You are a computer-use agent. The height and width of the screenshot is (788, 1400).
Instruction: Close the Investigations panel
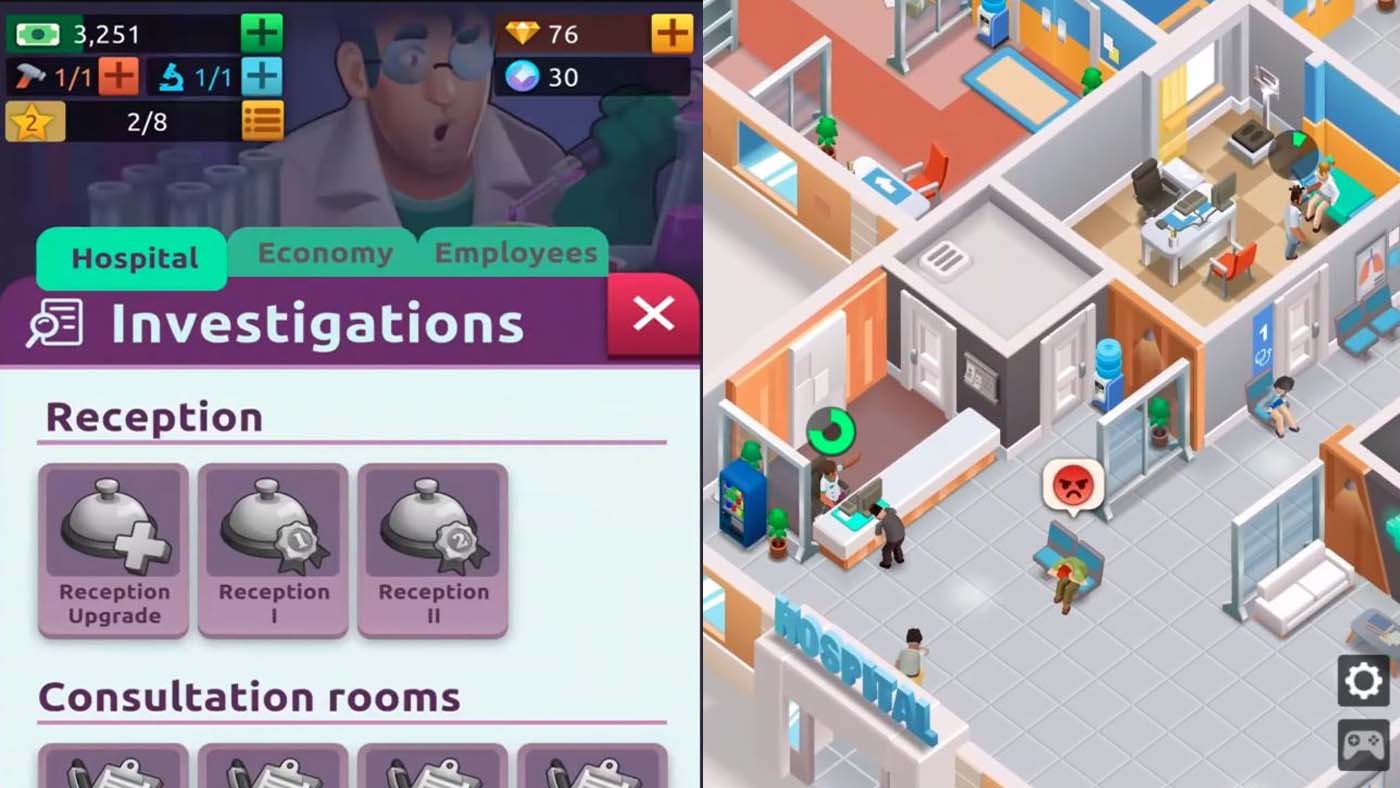[x=654, y=315]
